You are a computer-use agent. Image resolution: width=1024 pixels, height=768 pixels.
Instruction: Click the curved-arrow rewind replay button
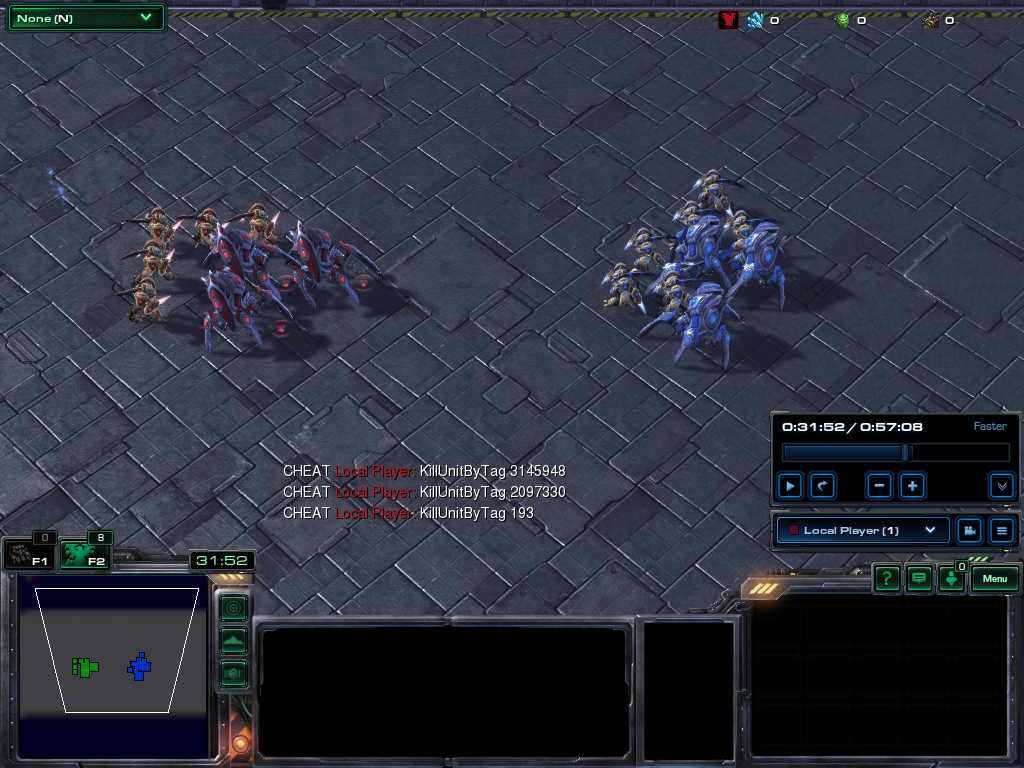tap(822, 486)
